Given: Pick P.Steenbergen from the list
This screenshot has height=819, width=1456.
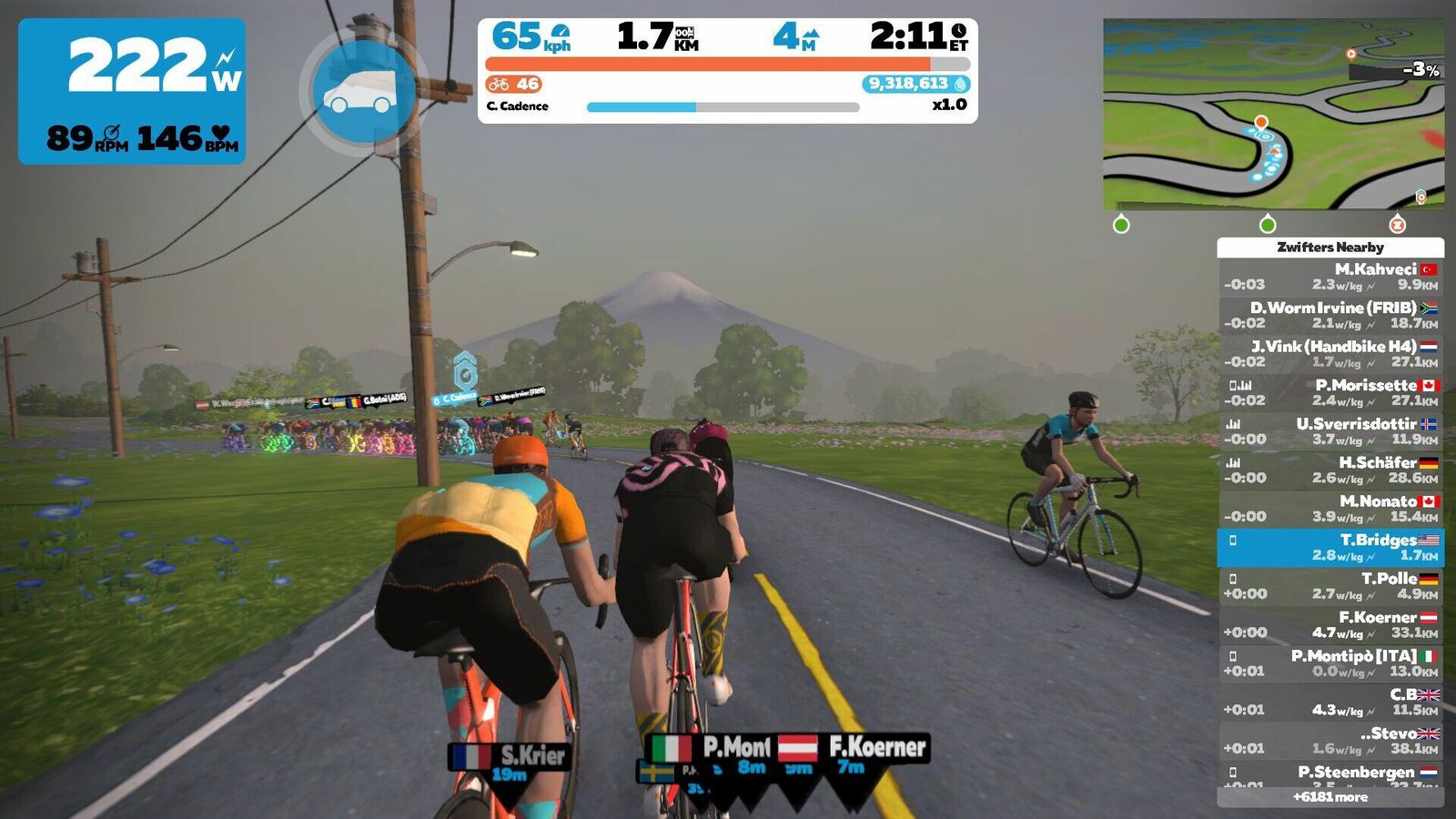Looking at the screenshot, I should [1330, 774].
